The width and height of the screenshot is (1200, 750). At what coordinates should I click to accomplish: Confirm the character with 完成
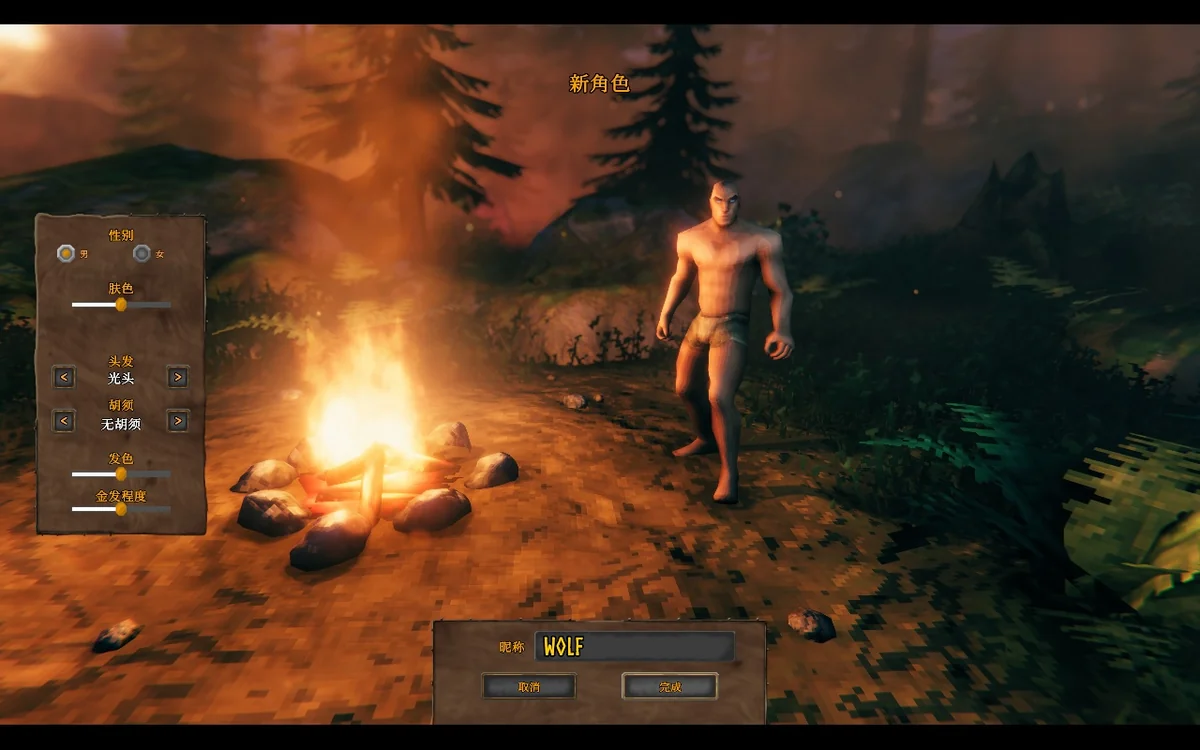coord(669,686)
